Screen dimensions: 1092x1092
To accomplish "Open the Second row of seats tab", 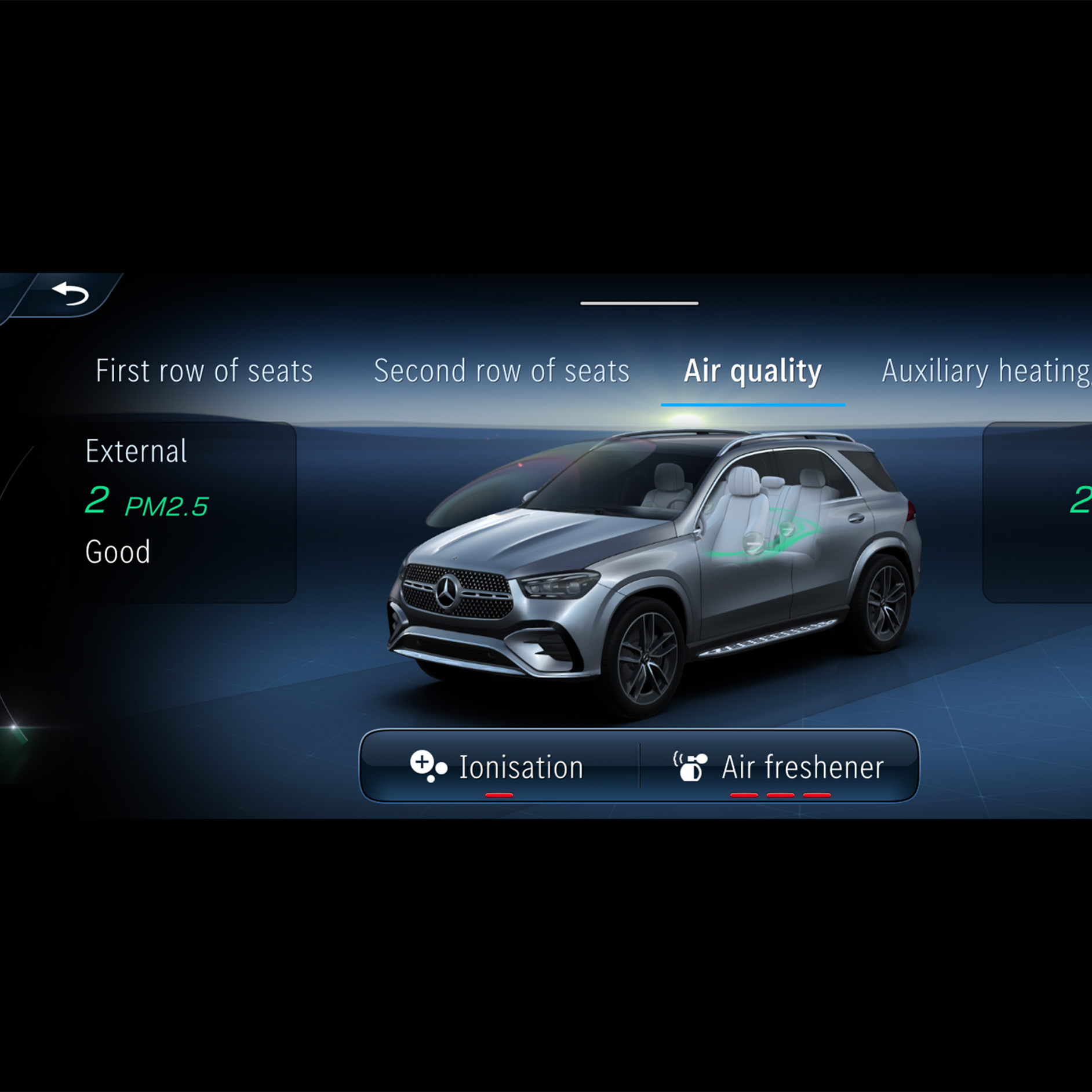I will click(501, 371).
